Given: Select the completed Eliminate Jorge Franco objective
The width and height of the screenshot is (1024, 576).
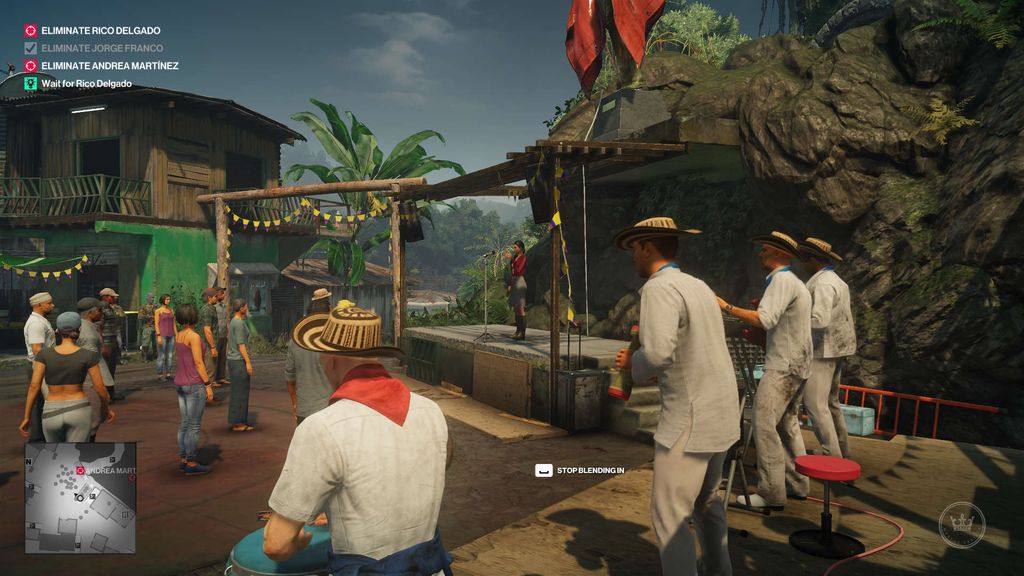Looking at the screenshot, I should point(101,48).
